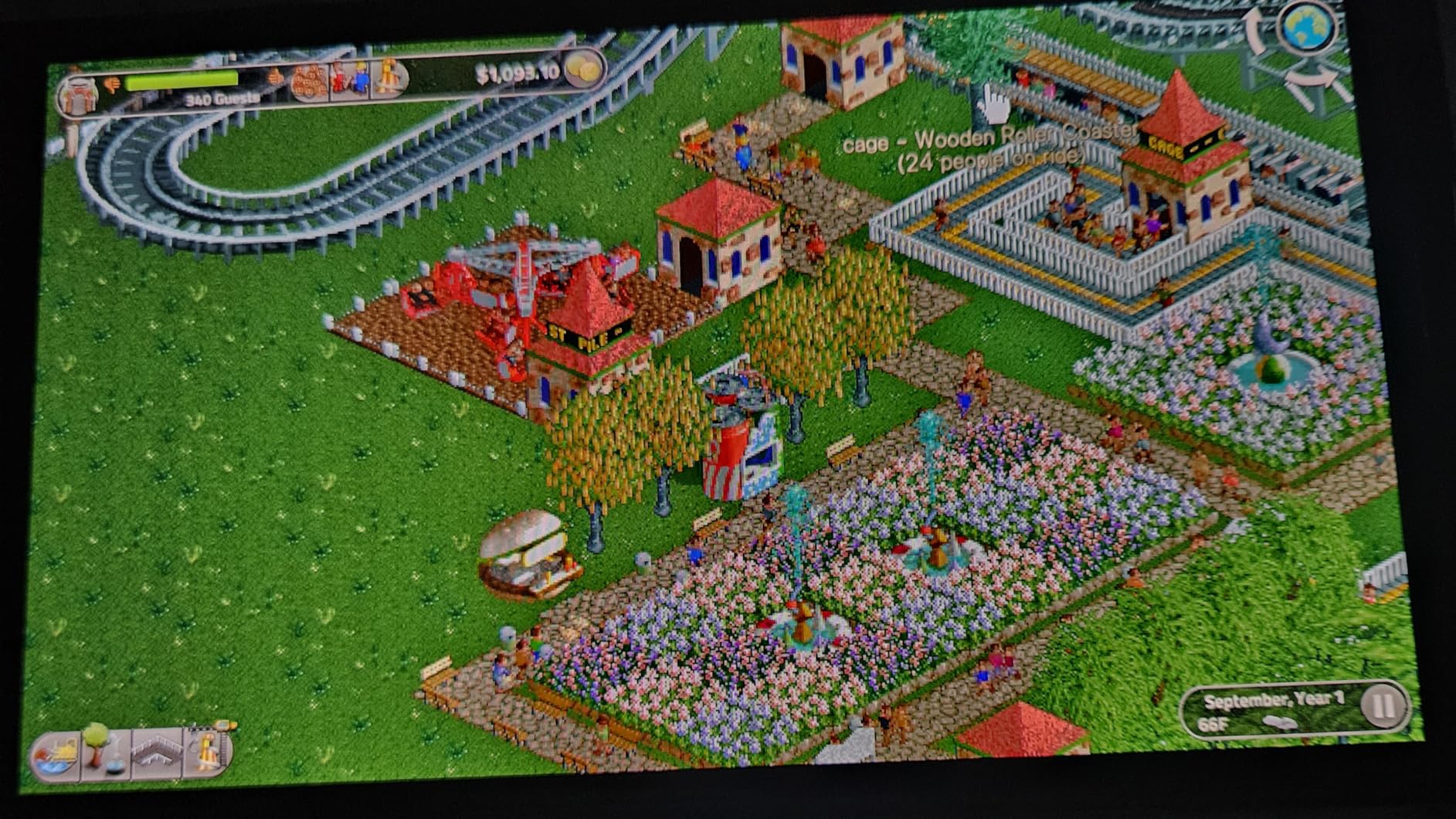Viewport: 1456px width, 819px height.
Task: Click the 340 Guests counter
Action: [224, 98]
